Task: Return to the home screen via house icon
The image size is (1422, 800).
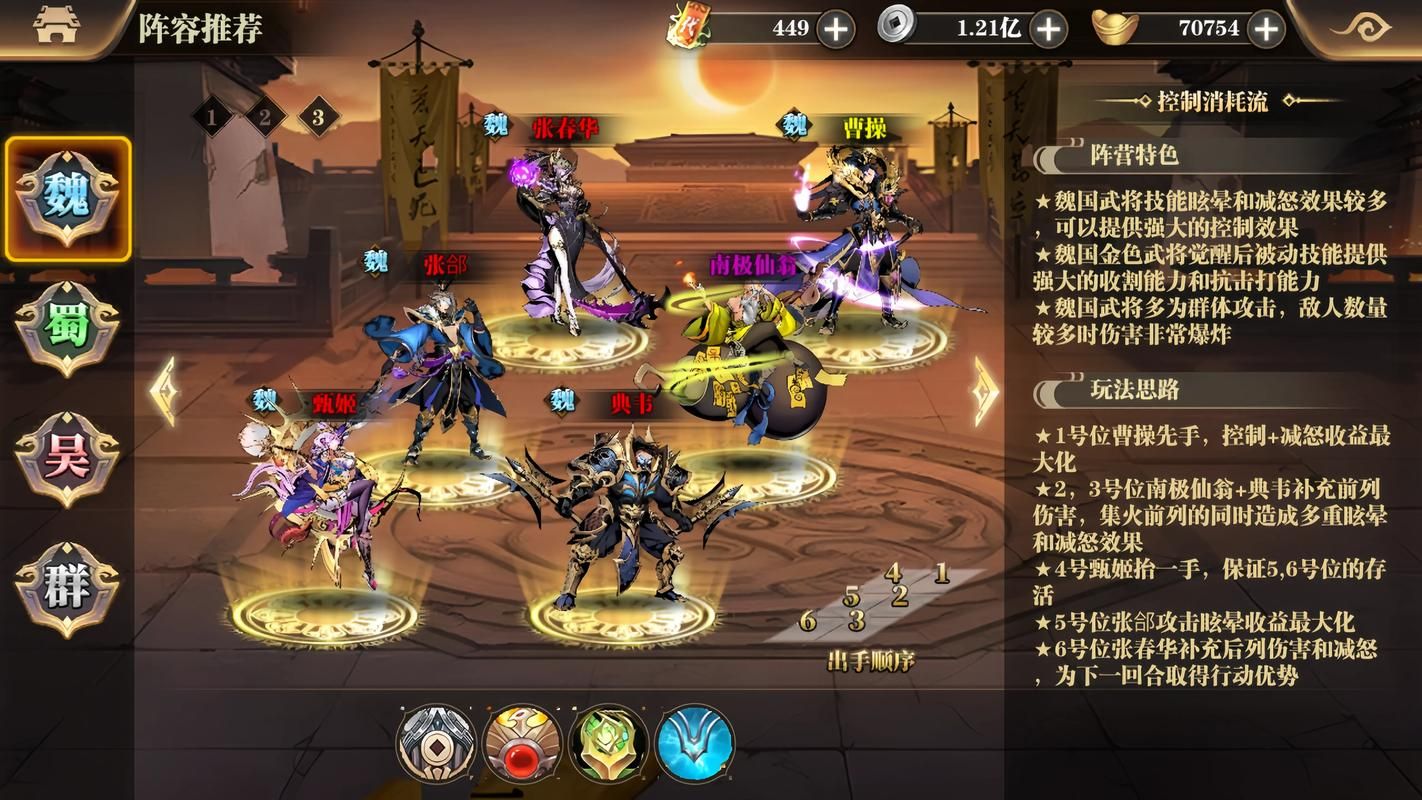Action: pos(56,27)
